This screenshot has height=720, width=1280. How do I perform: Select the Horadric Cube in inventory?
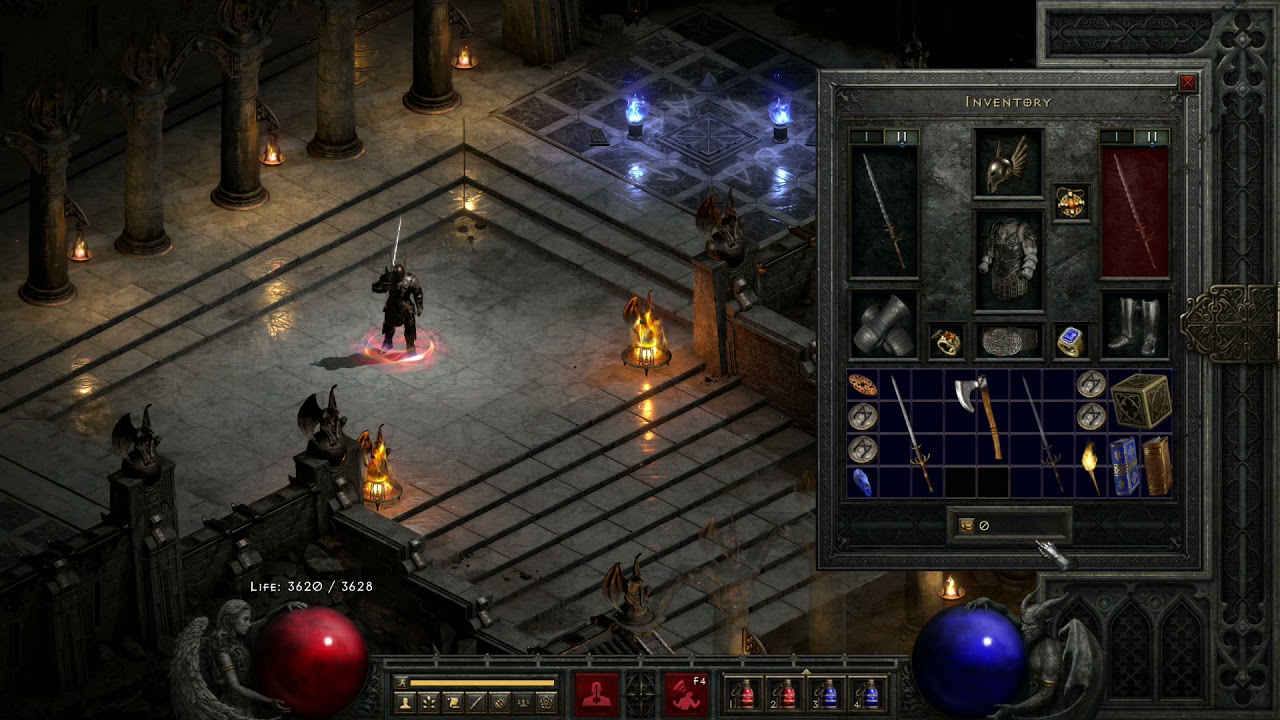[1140, 400]
